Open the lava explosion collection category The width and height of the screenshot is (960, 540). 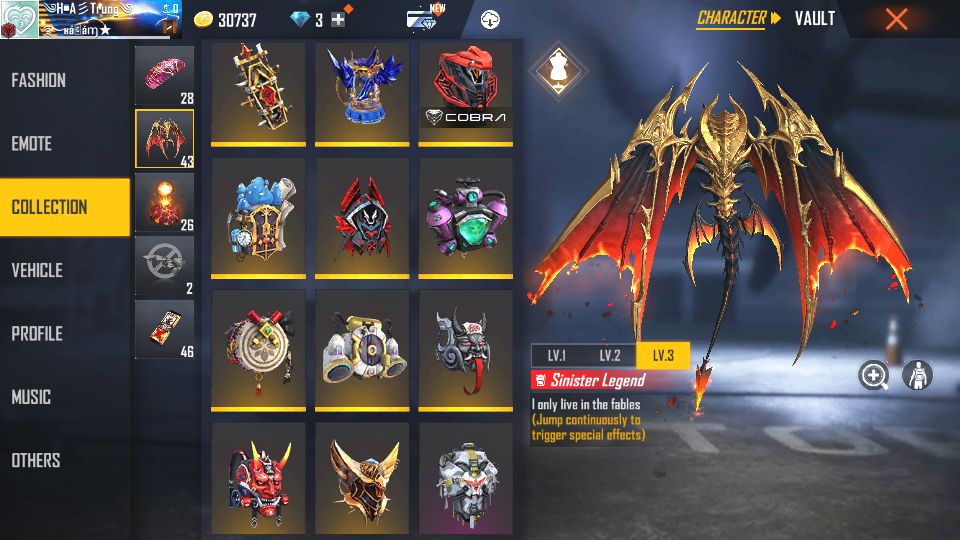tap(164, 202)
